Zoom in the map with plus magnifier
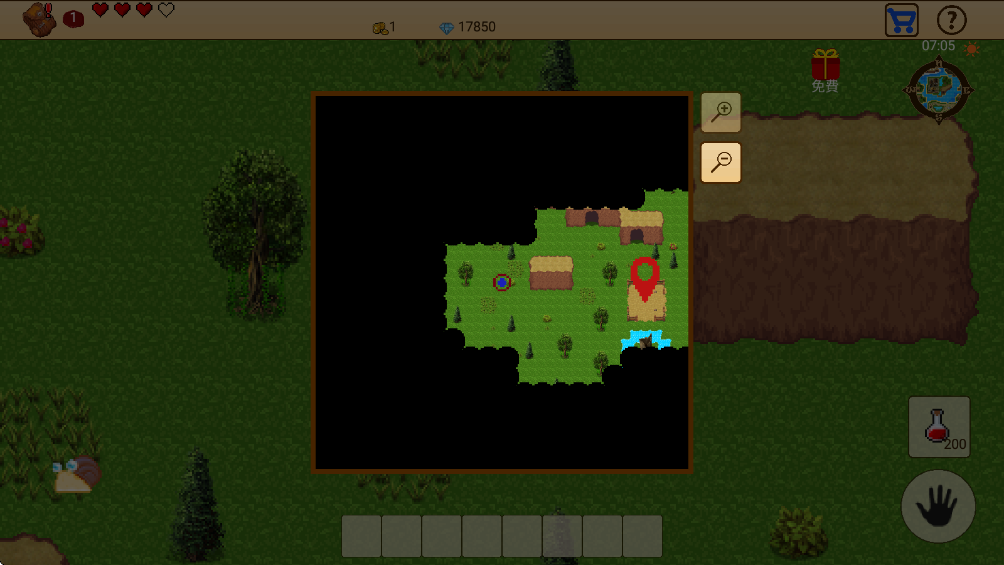Image resolution: width=1004 pixels, height=565 pixels. (720, 113)
